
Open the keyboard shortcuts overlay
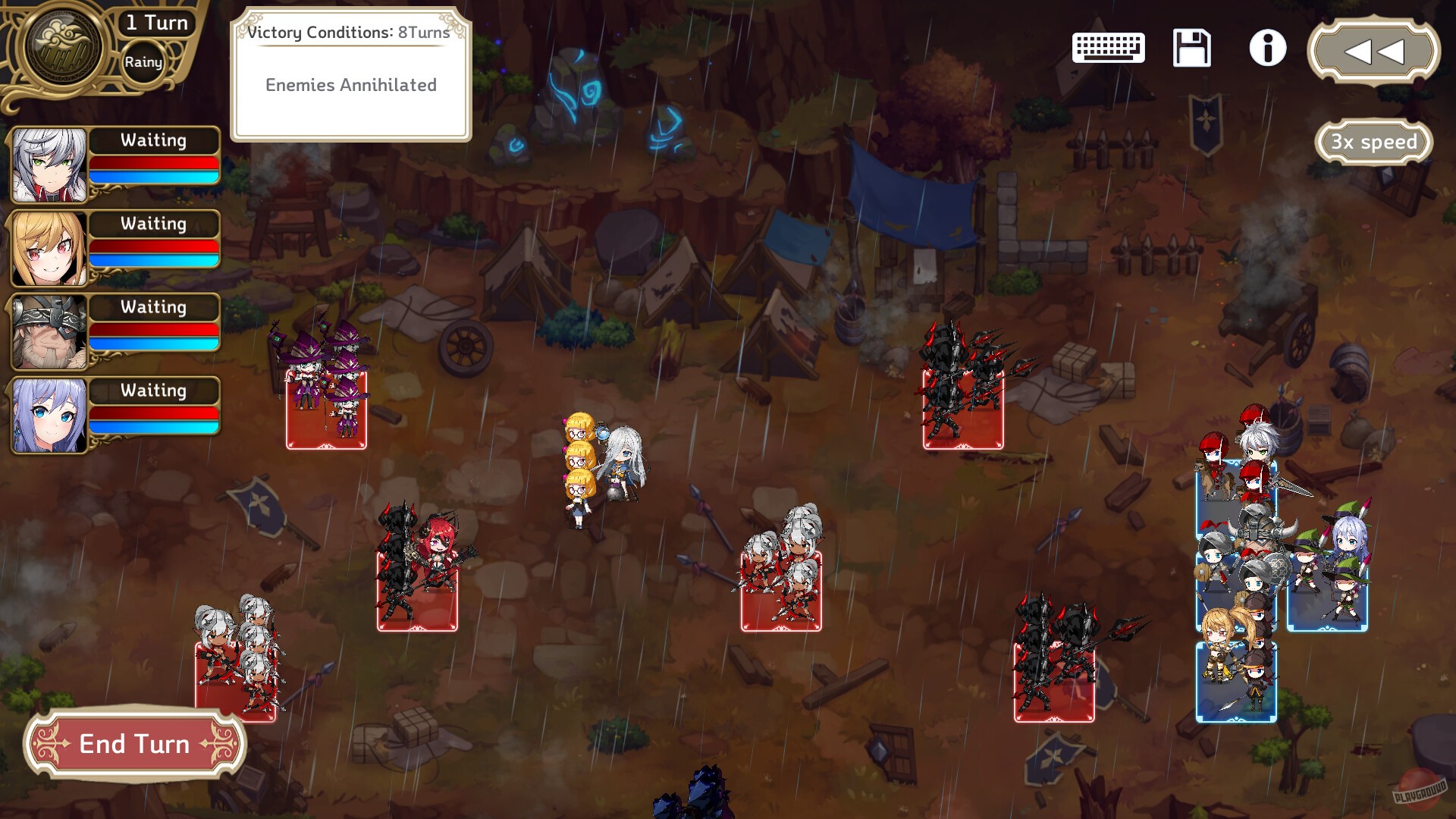pyautogui.click(x=1109, y=47)
